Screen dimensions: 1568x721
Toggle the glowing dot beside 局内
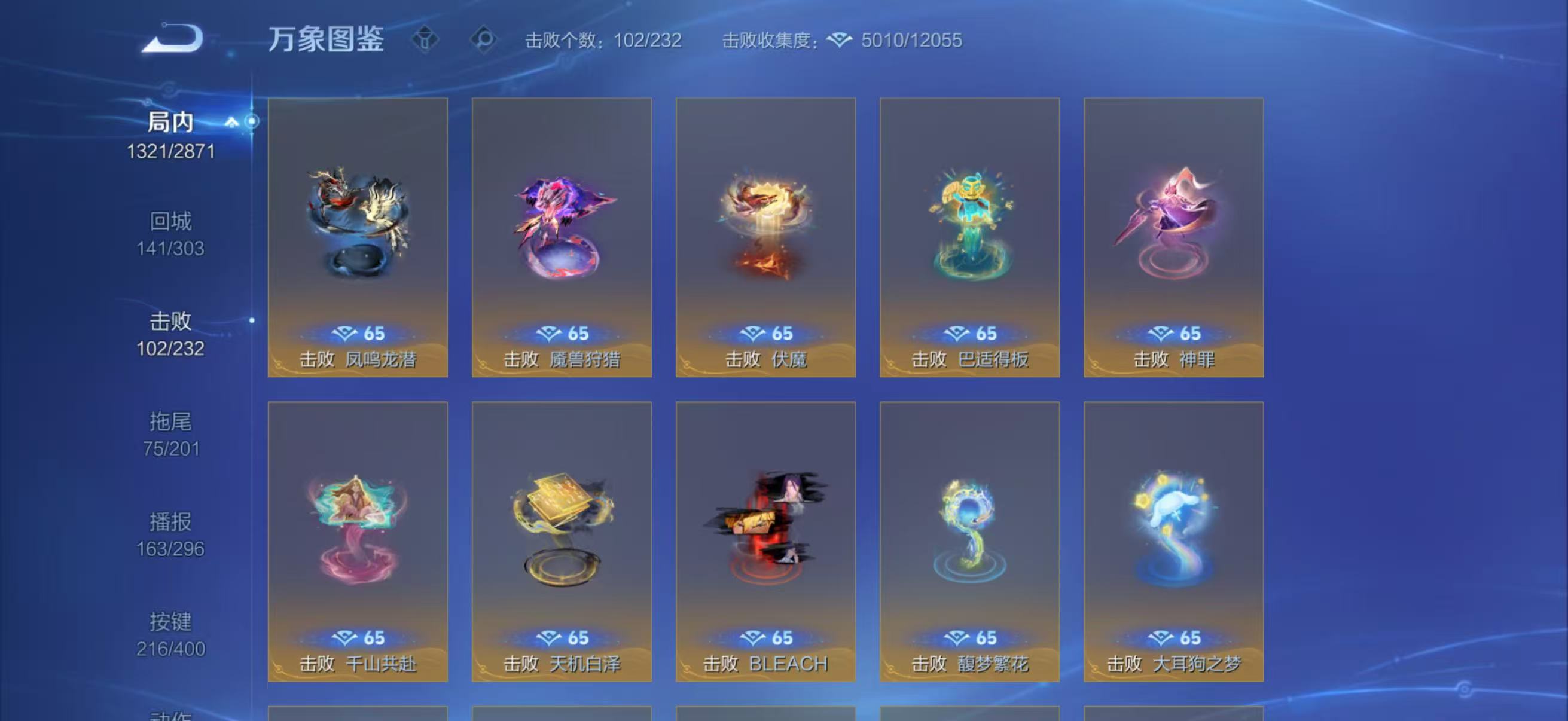(x=253, y=121)
